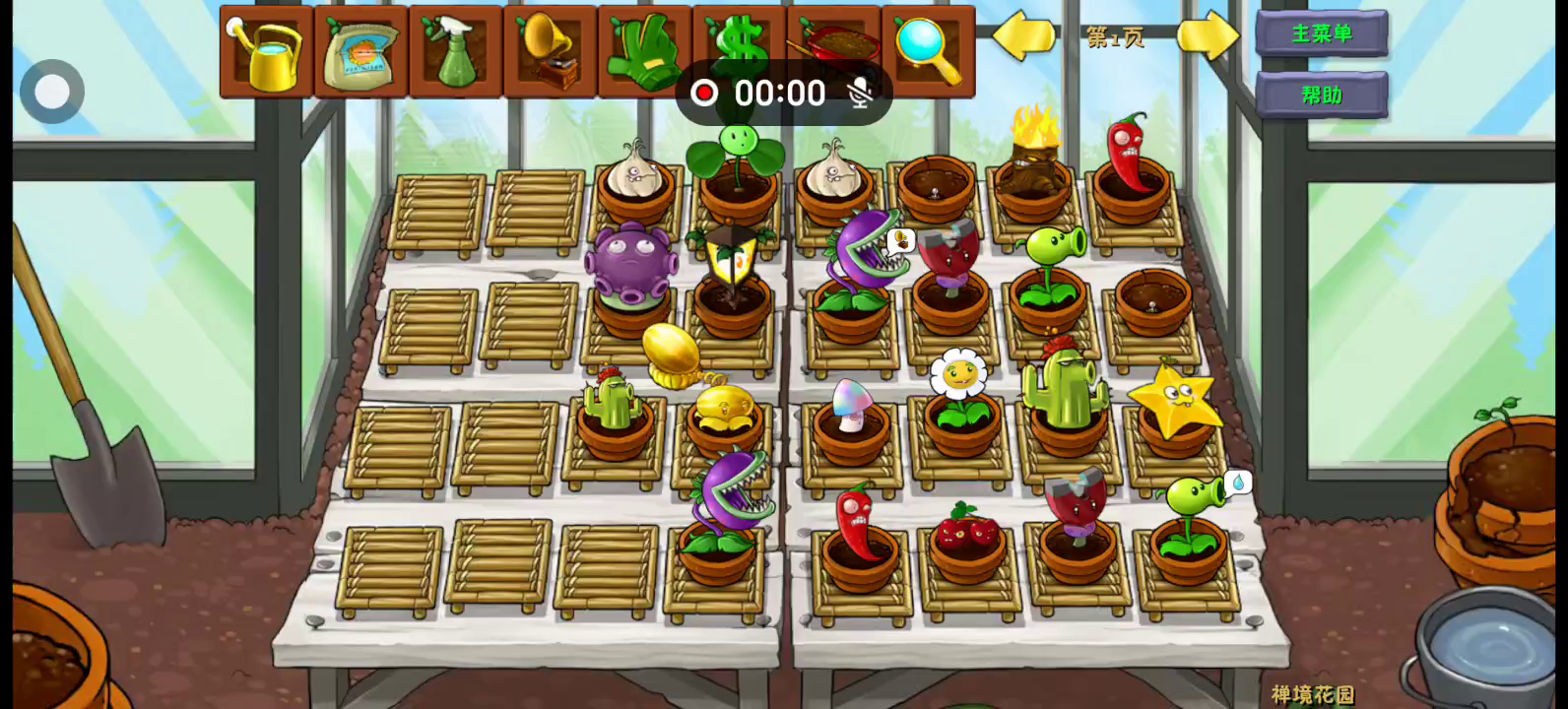Go to next page with right arrow
Screen dimensions: 1568x709
[1208, 36]
